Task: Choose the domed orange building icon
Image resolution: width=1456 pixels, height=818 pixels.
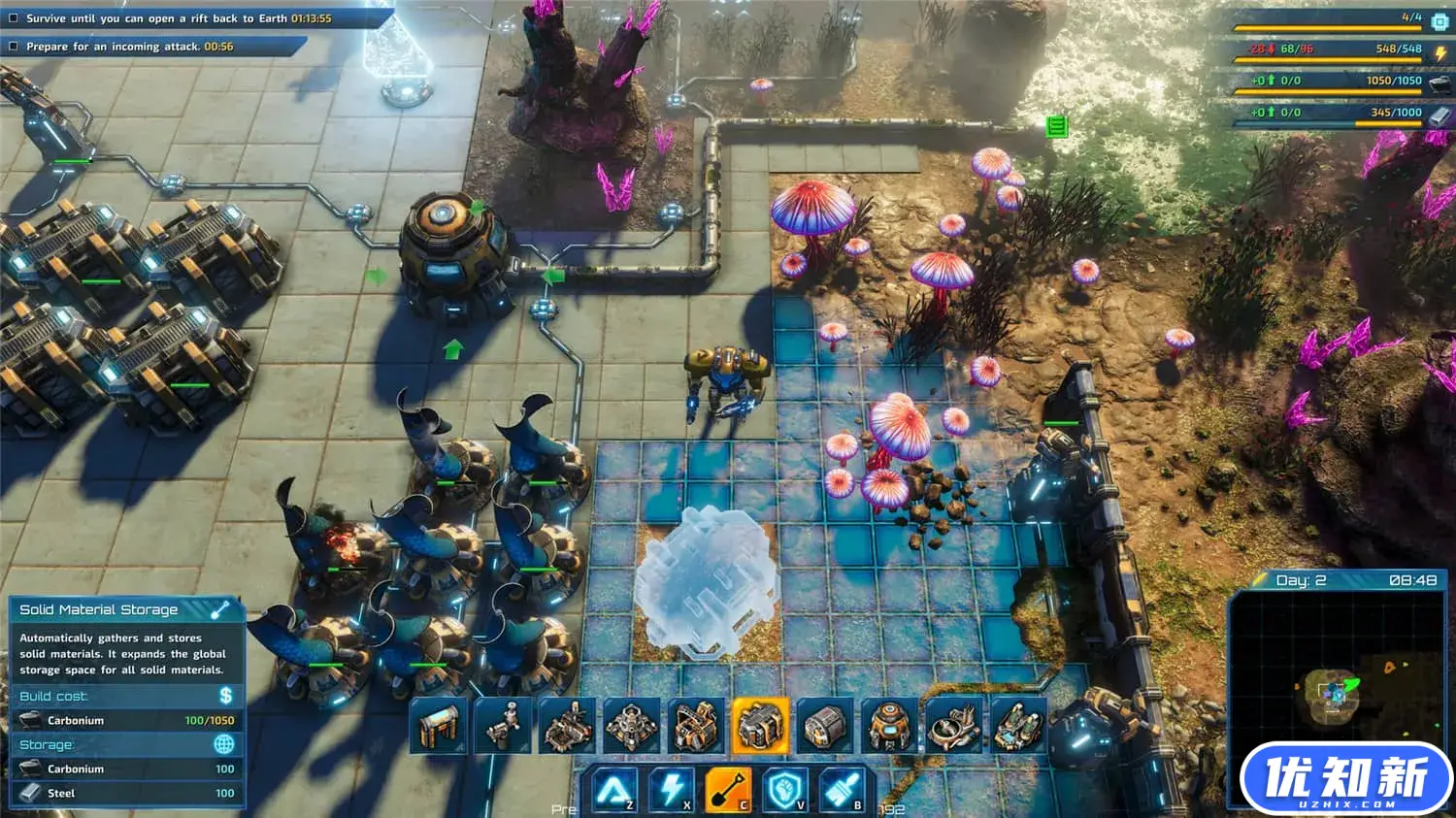Action: point(889,725)
